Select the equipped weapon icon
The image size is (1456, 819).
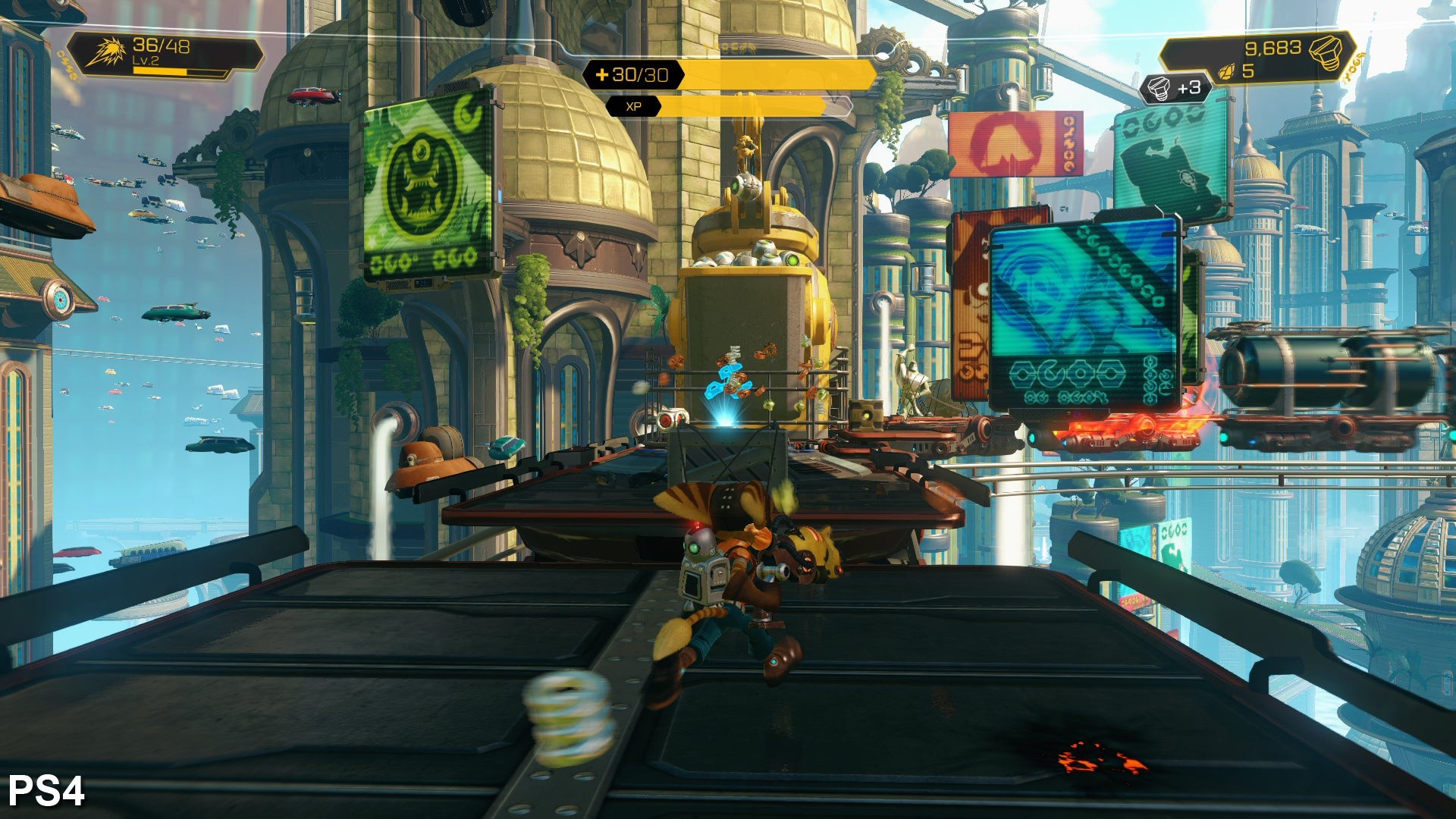pyautogui.click(x=105, y=52)
